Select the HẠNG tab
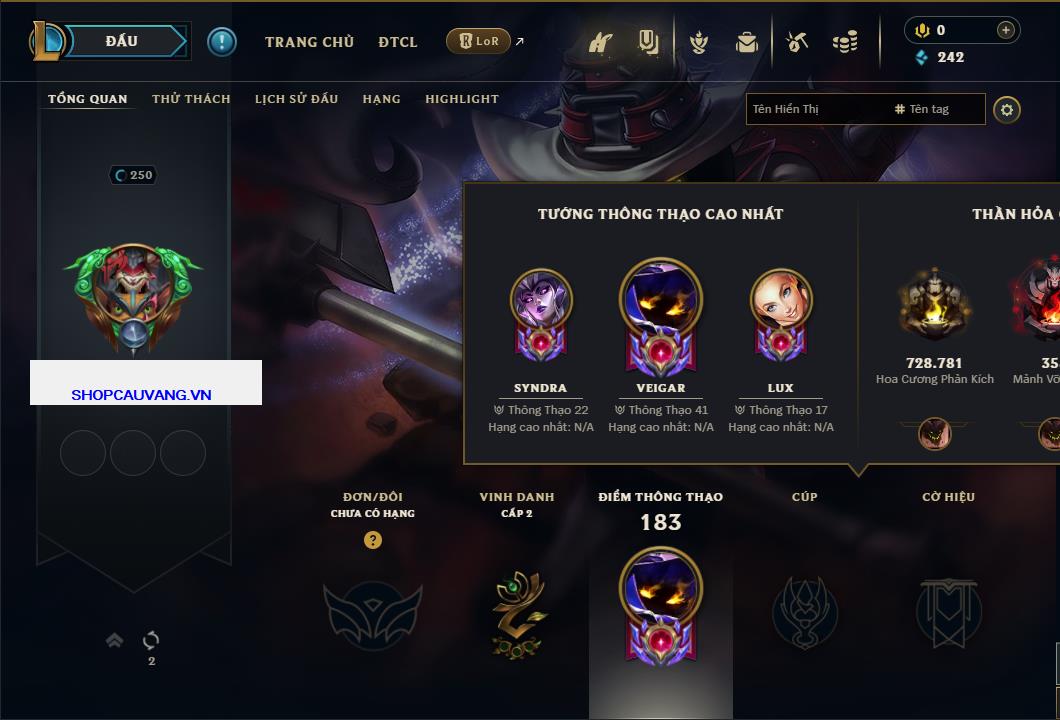 381,99
